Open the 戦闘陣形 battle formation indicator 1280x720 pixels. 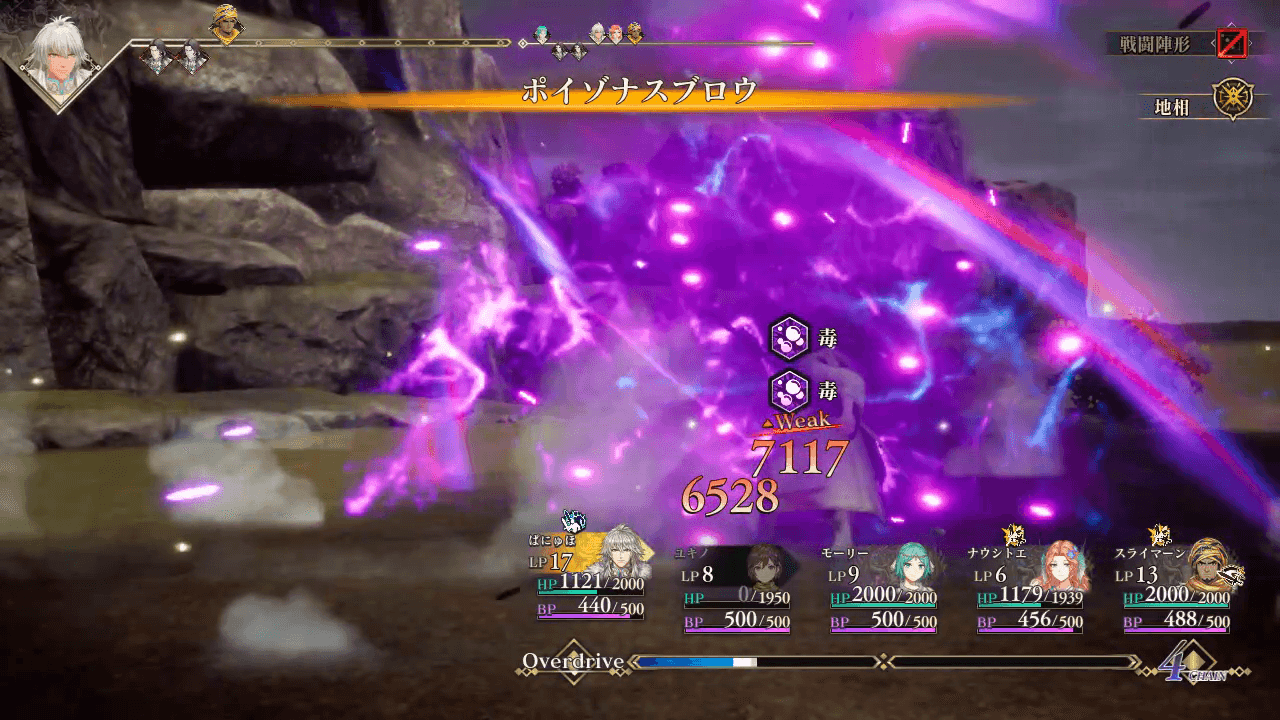(x=1229, y=44)
